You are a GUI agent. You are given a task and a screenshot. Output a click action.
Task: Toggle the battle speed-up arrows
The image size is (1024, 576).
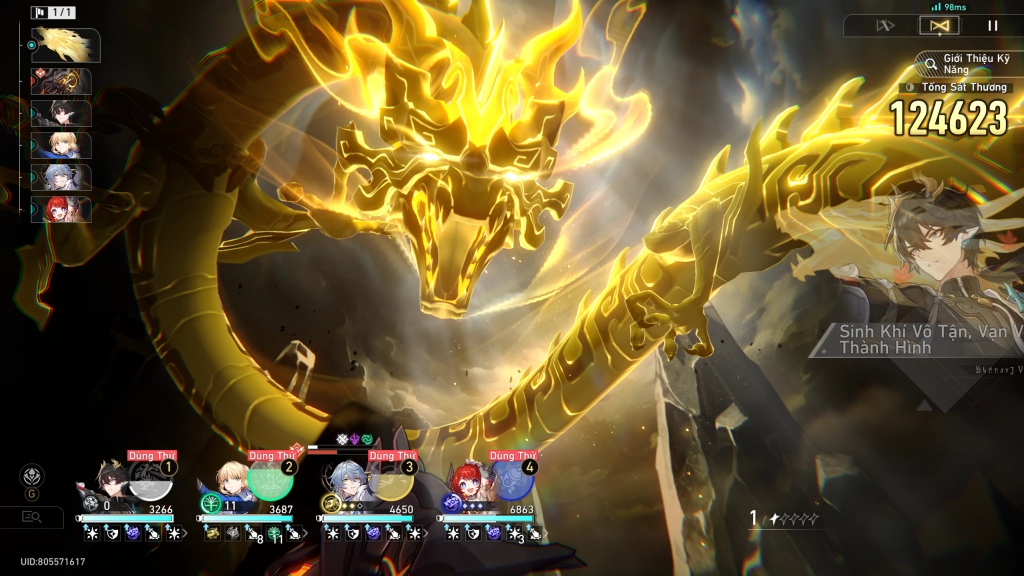[x=885, y=26]
